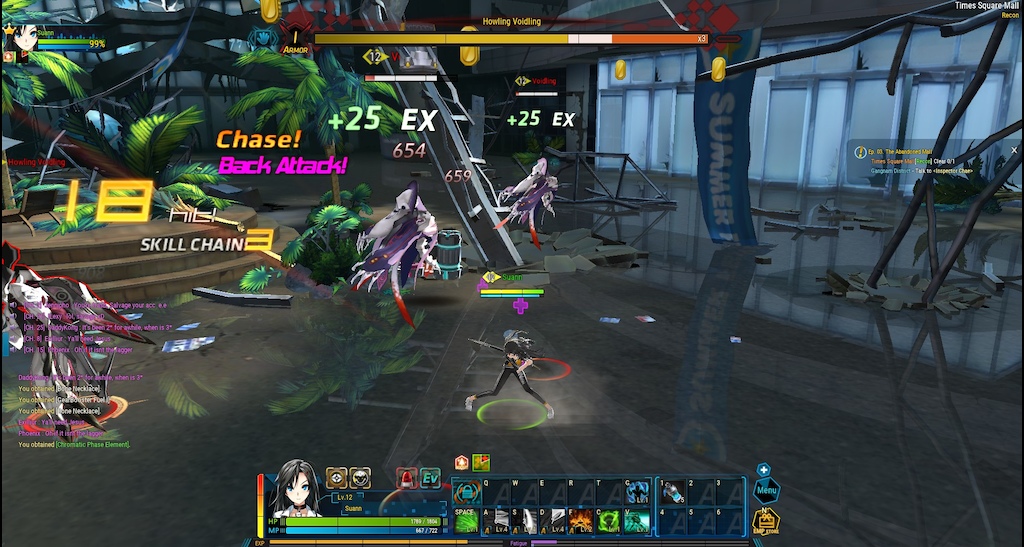
Task: Click the blue plus button above Menu
Action: (x=763, y=469)
